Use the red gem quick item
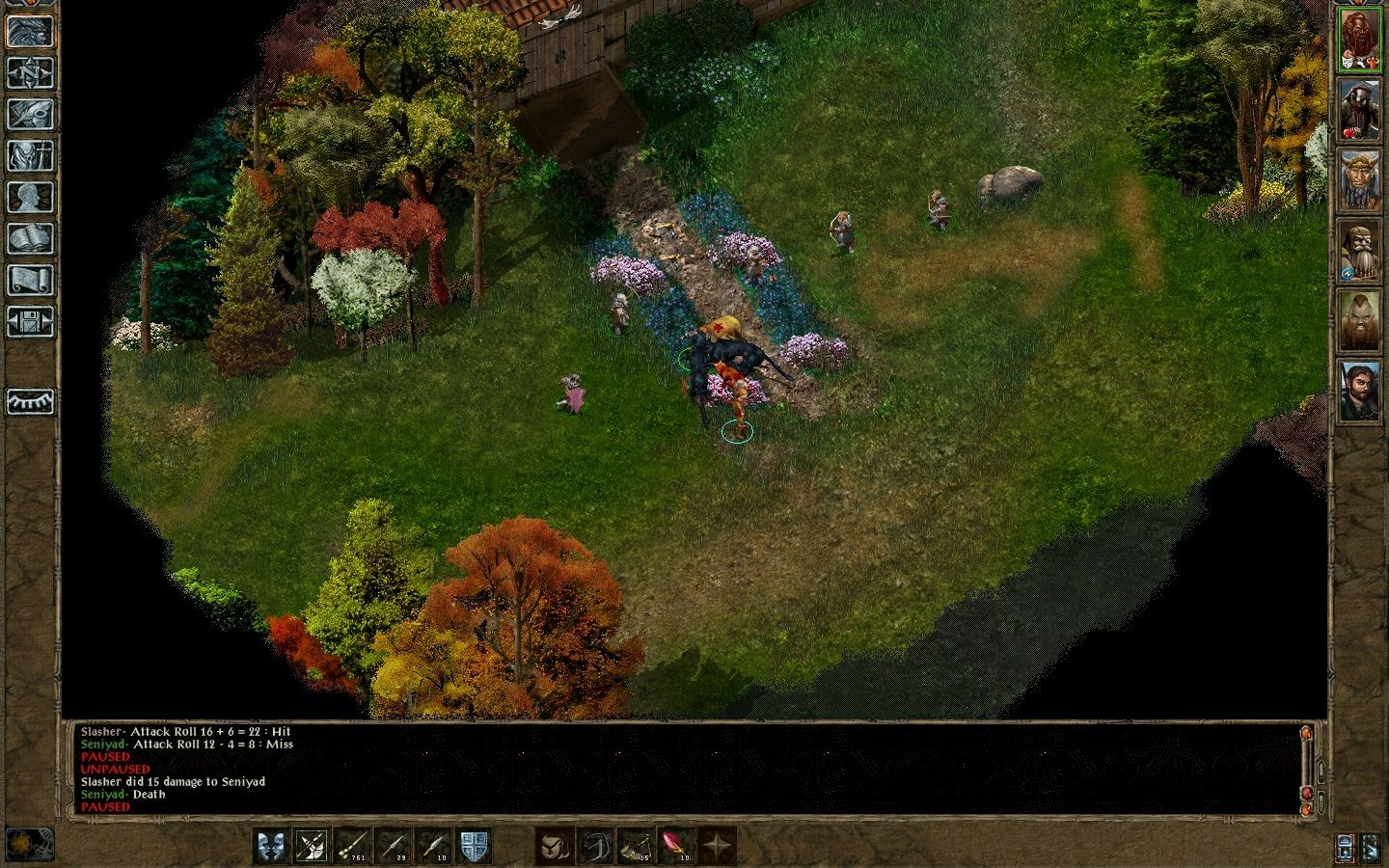This screenshot has height=868, width=1389. [675, 846]
